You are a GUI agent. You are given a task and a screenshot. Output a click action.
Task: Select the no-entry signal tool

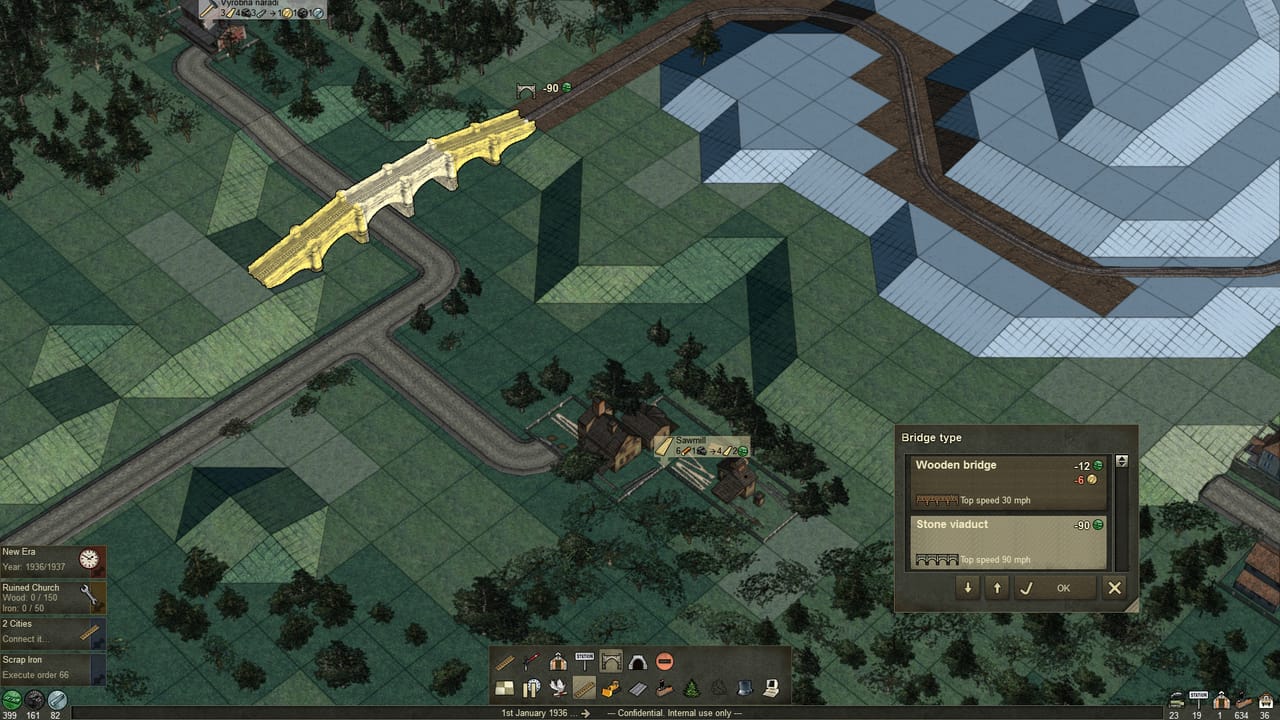[664, 662]
